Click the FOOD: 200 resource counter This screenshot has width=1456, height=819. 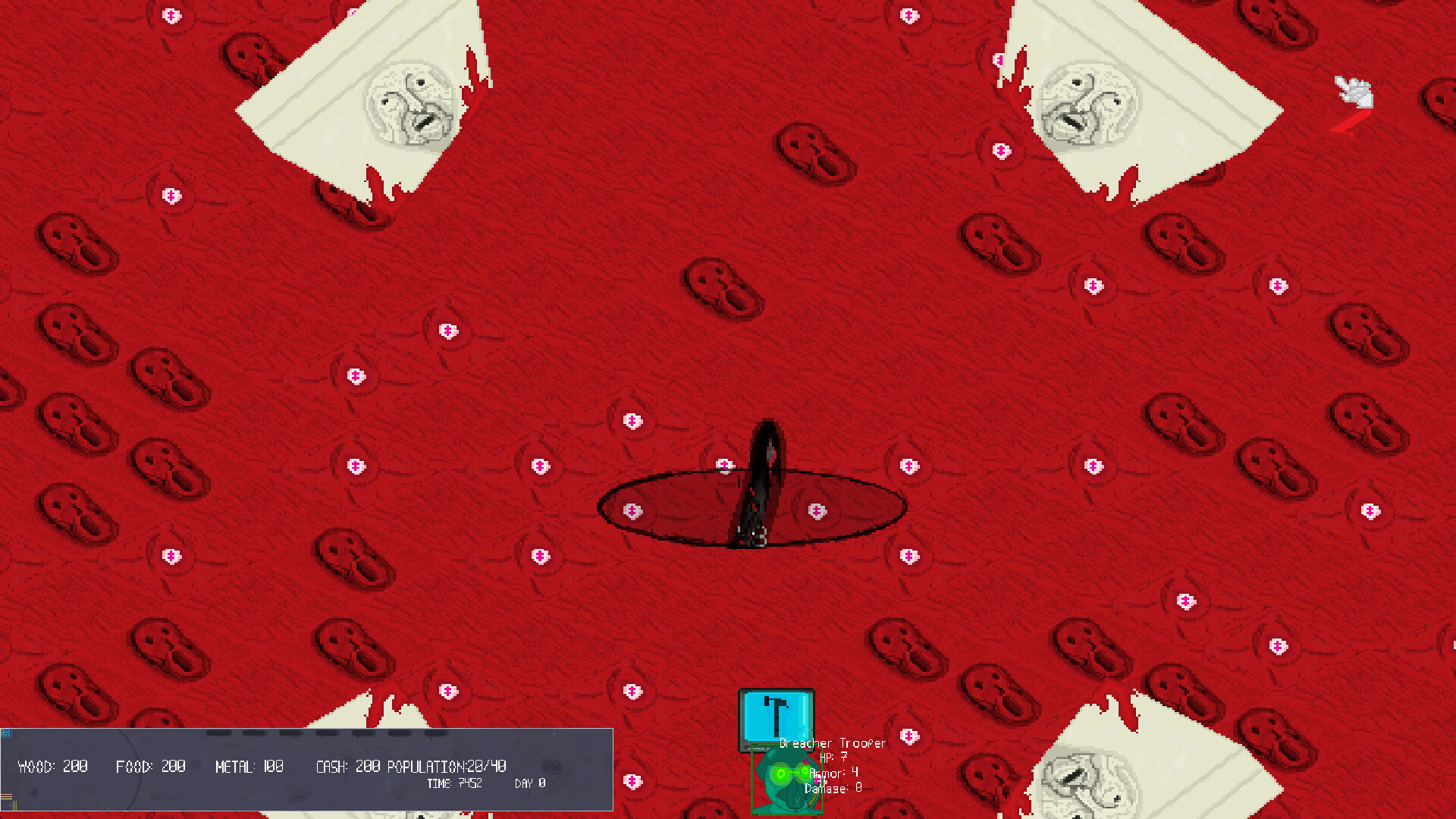coord(150,766)
